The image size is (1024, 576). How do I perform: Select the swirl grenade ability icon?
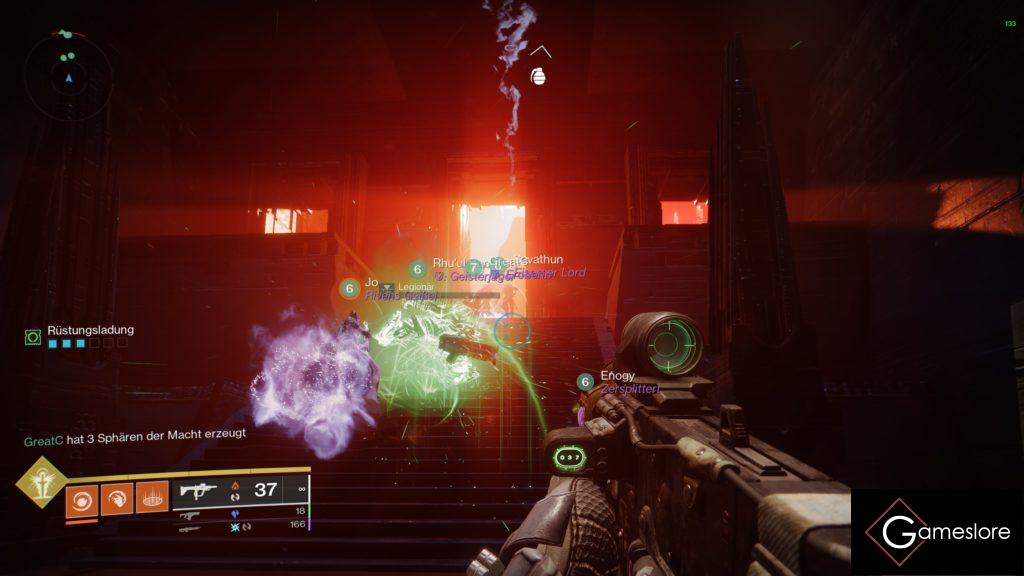81,497
